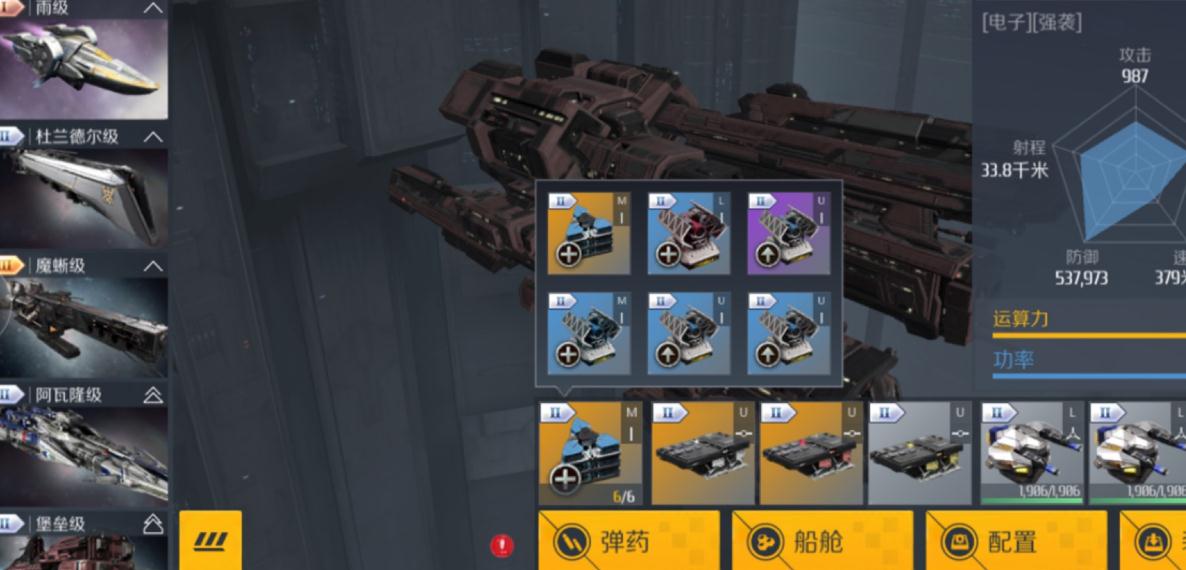
Task: Select the equipped module slot showing 6/6
Action: tap(591, 453)
